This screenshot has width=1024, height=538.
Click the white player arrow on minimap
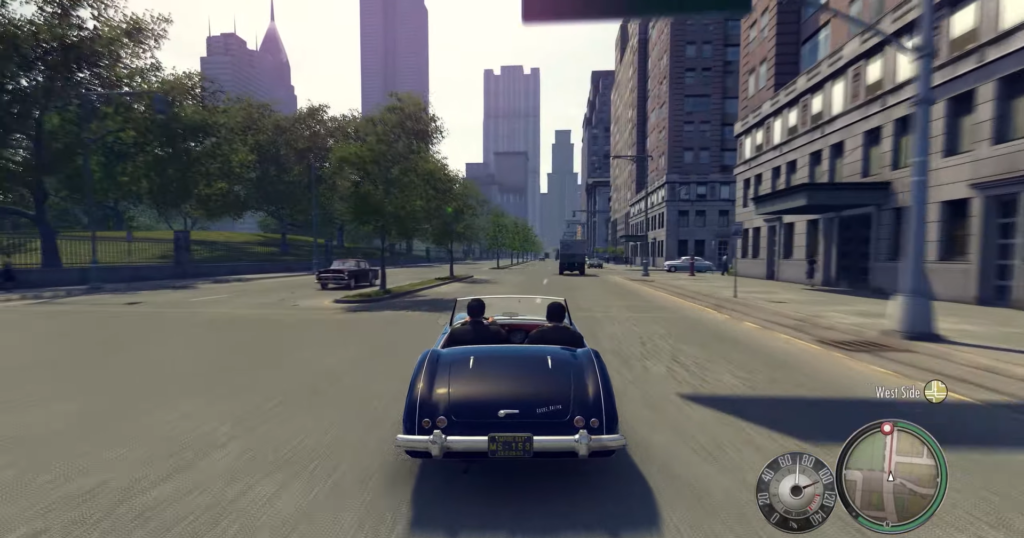click(x=891, y=477)
